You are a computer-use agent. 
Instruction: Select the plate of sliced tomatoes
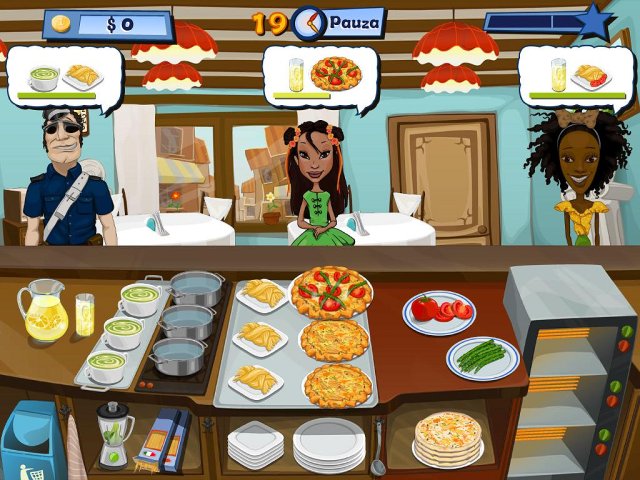point(439,311)
